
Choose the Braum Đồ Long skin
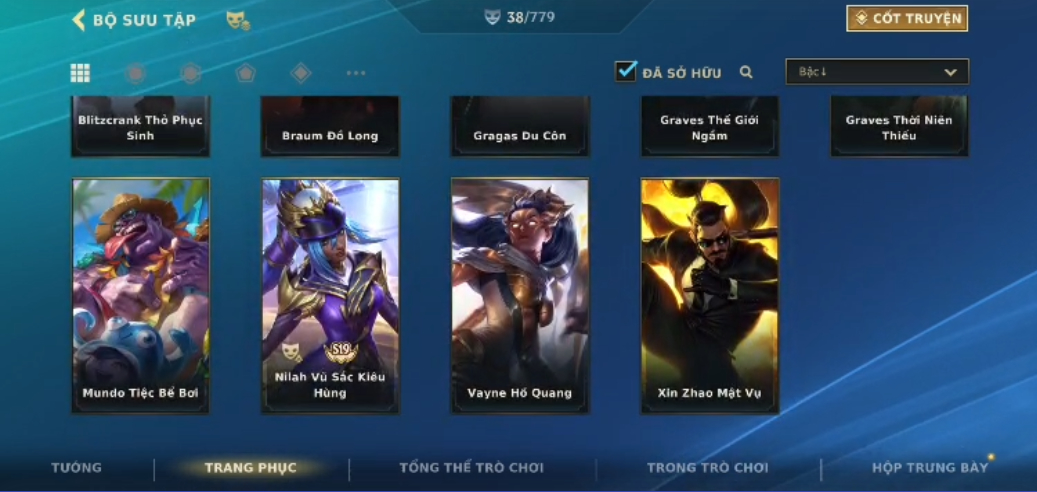330,127
